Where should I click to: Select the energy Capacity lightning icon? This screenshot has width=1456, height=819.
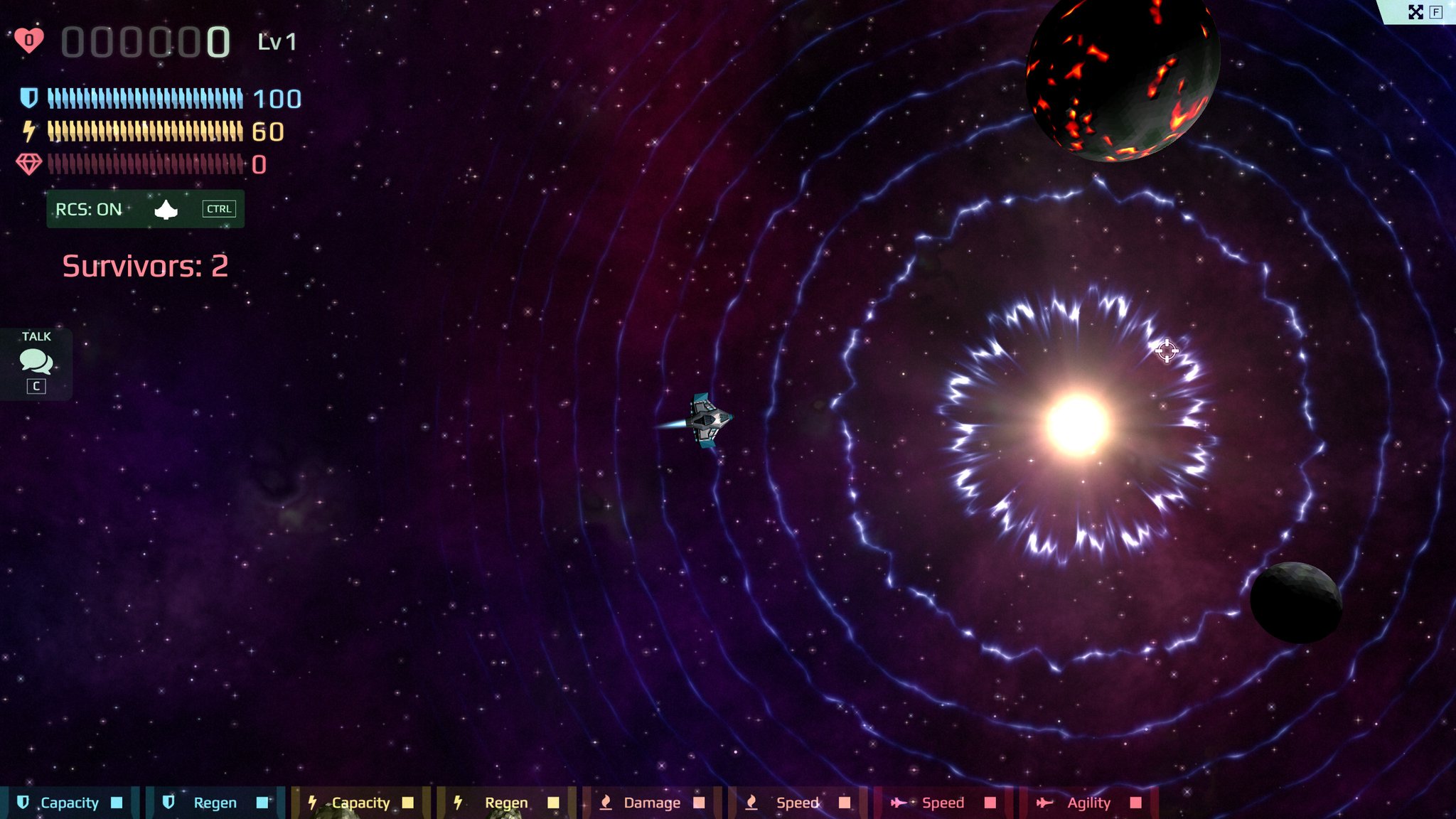click(x=314, y=803)
